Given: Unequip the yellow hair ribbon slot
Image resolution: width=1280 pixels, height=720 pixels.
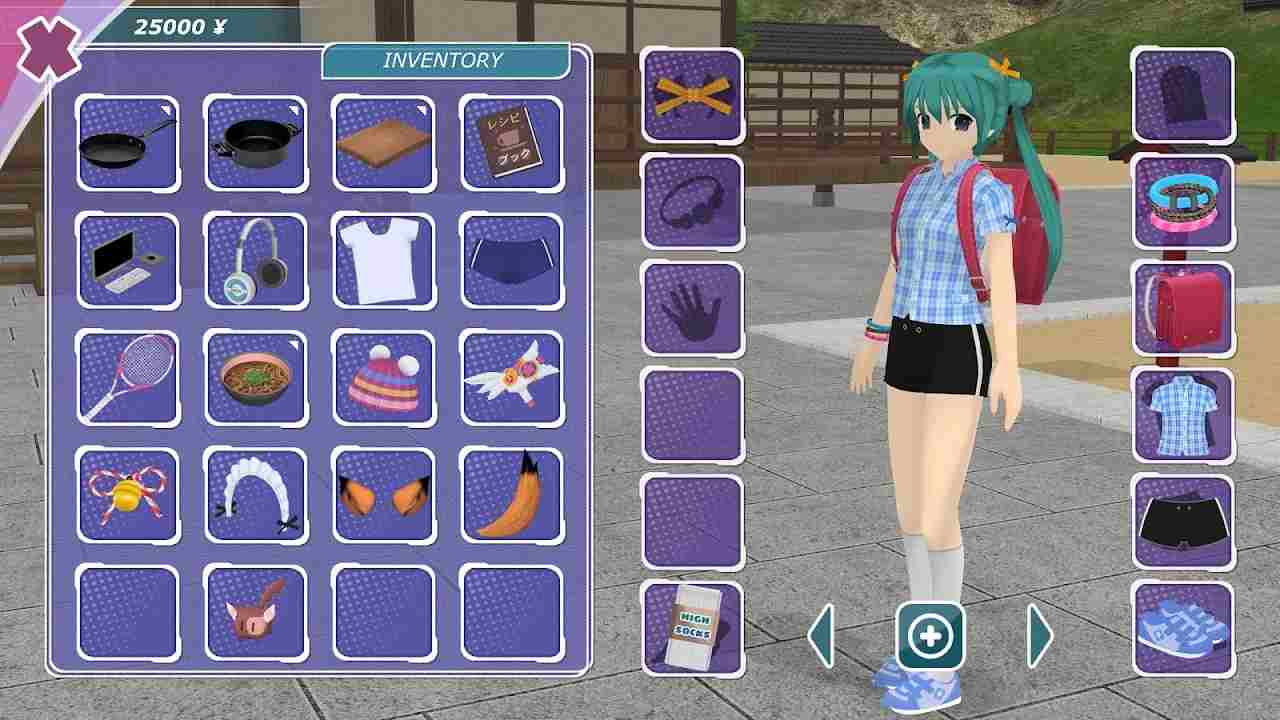Looking at the screenshot, I should 692,92.
